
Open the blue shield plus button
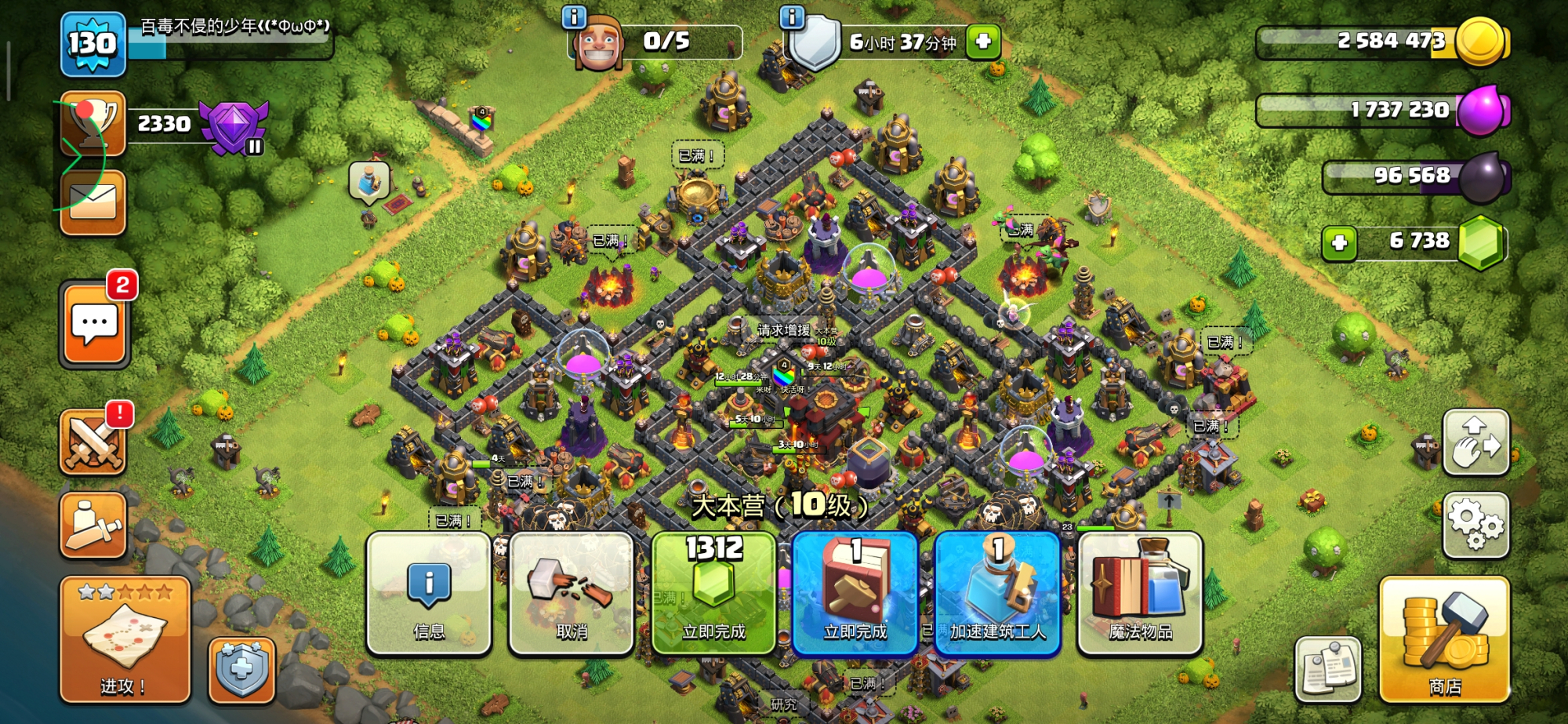(241, 670)
